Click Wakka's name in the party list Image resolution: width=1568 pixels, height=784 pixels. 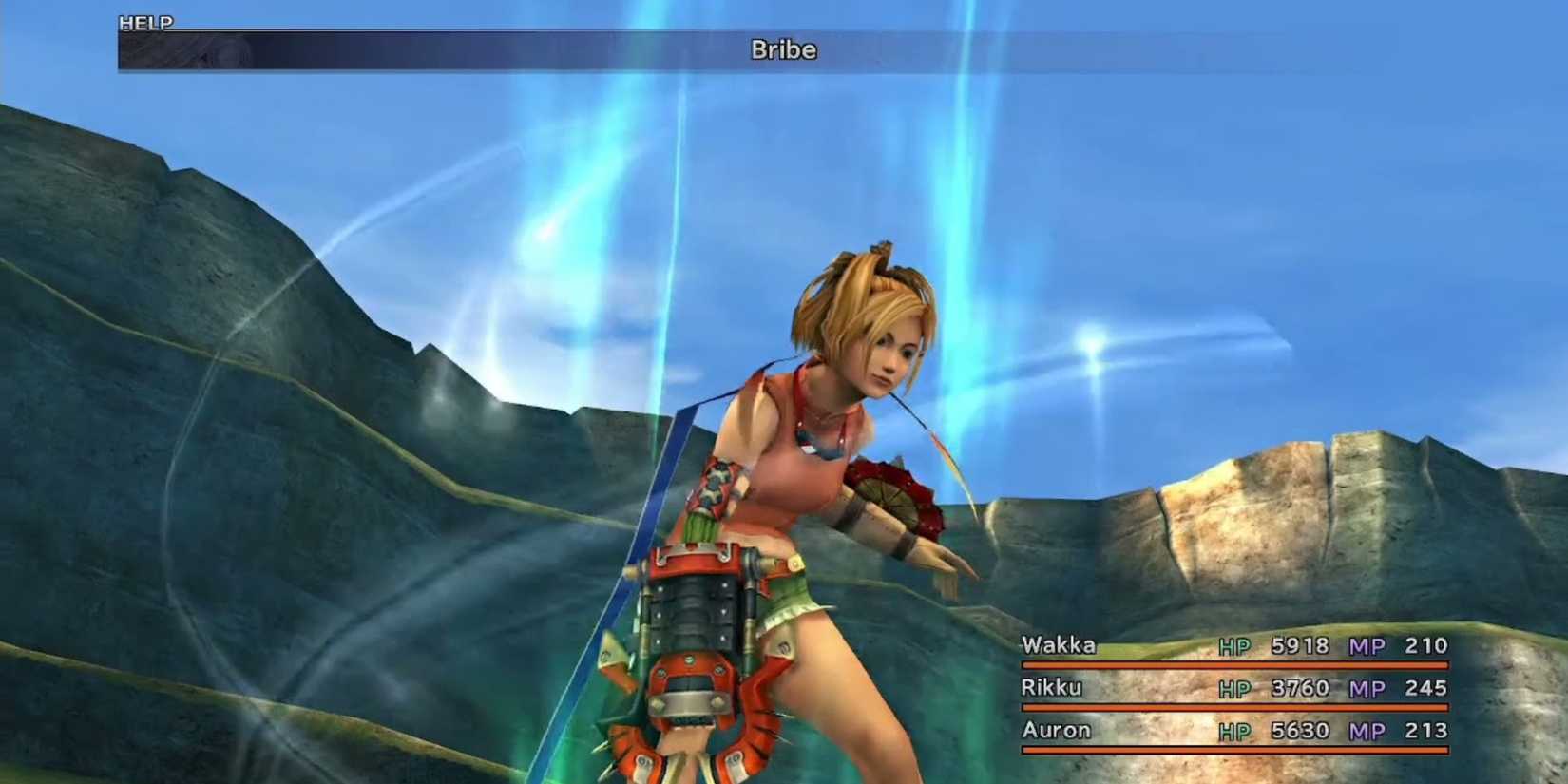pos(1058,645)
